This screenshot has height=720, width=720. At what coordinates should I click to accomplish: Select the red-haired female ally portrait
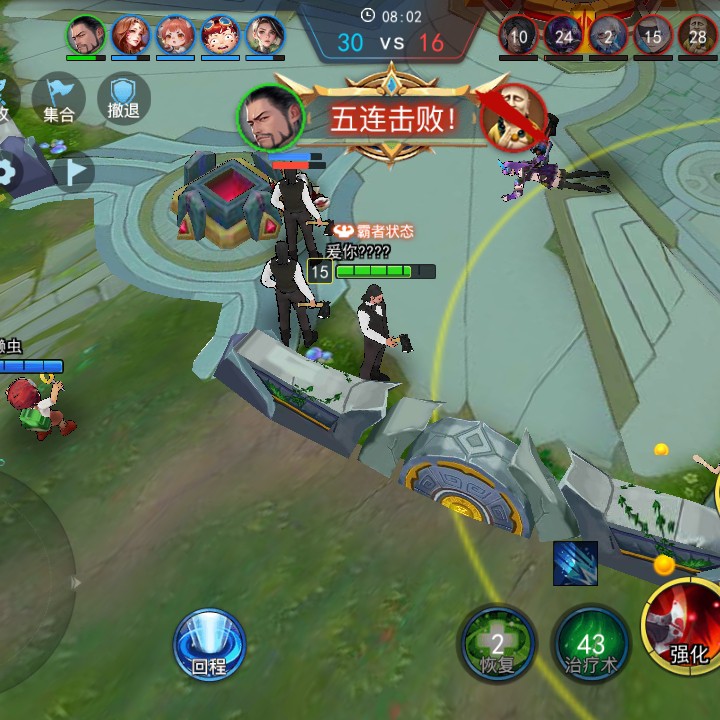pos(130,36)
